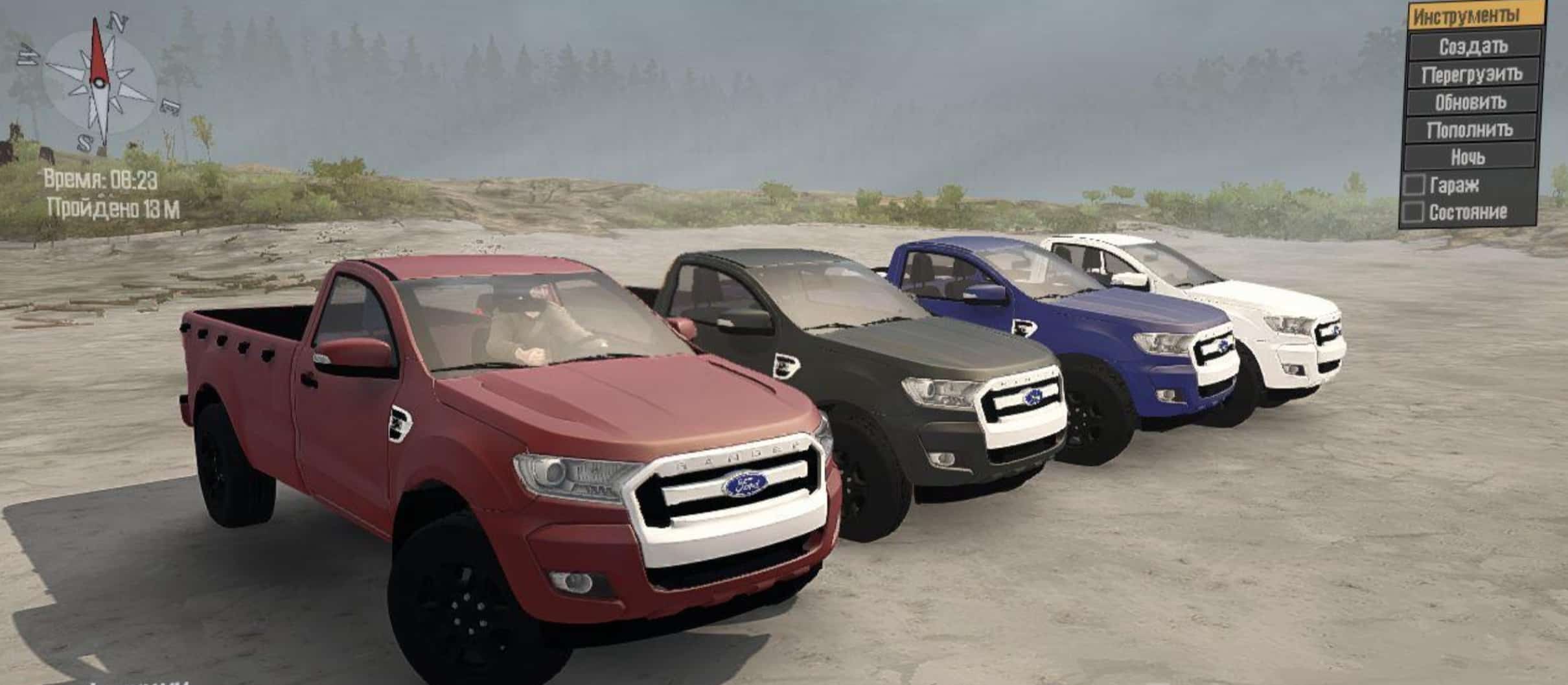Enable the Состояние checkbox
The height and width of the screenshot is (685, 1568).
pyautogui.click(x=1413, y=213)
